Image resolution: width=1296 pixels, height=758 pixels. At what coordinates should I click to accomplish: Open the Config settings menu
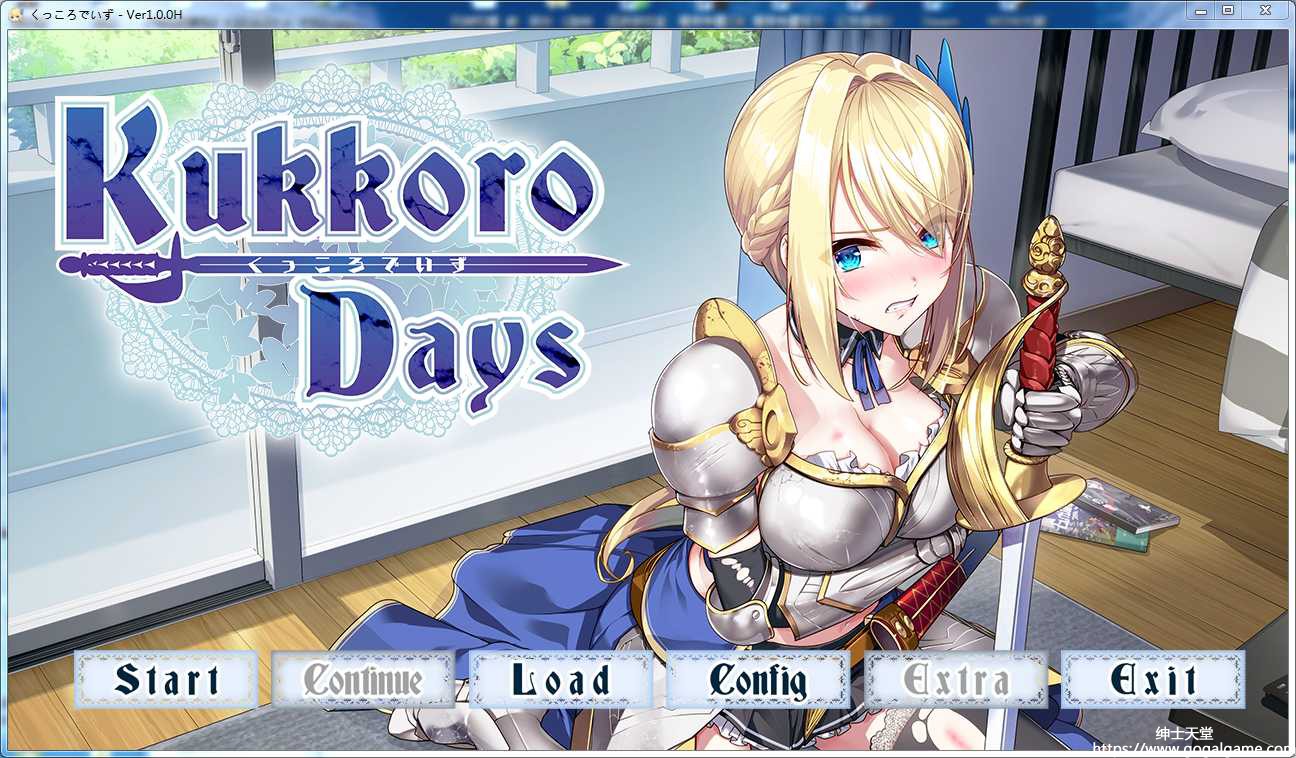pyautogui.click(x=758, y=679)
